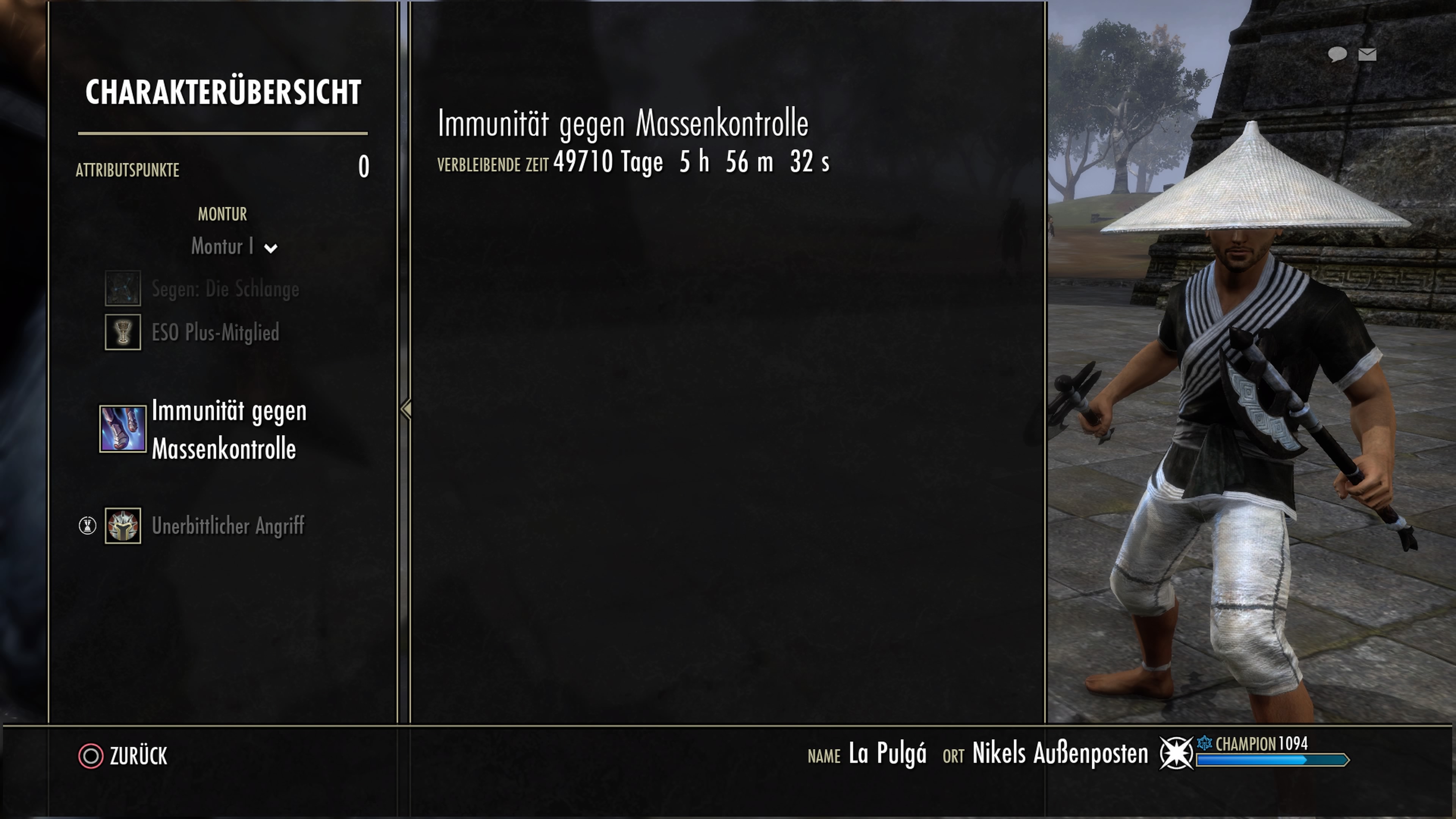The height and width of the screenshot is (819, 1456).
Task: Select the ESO Plus-Mitglied entry
Action: coord(215,333)
